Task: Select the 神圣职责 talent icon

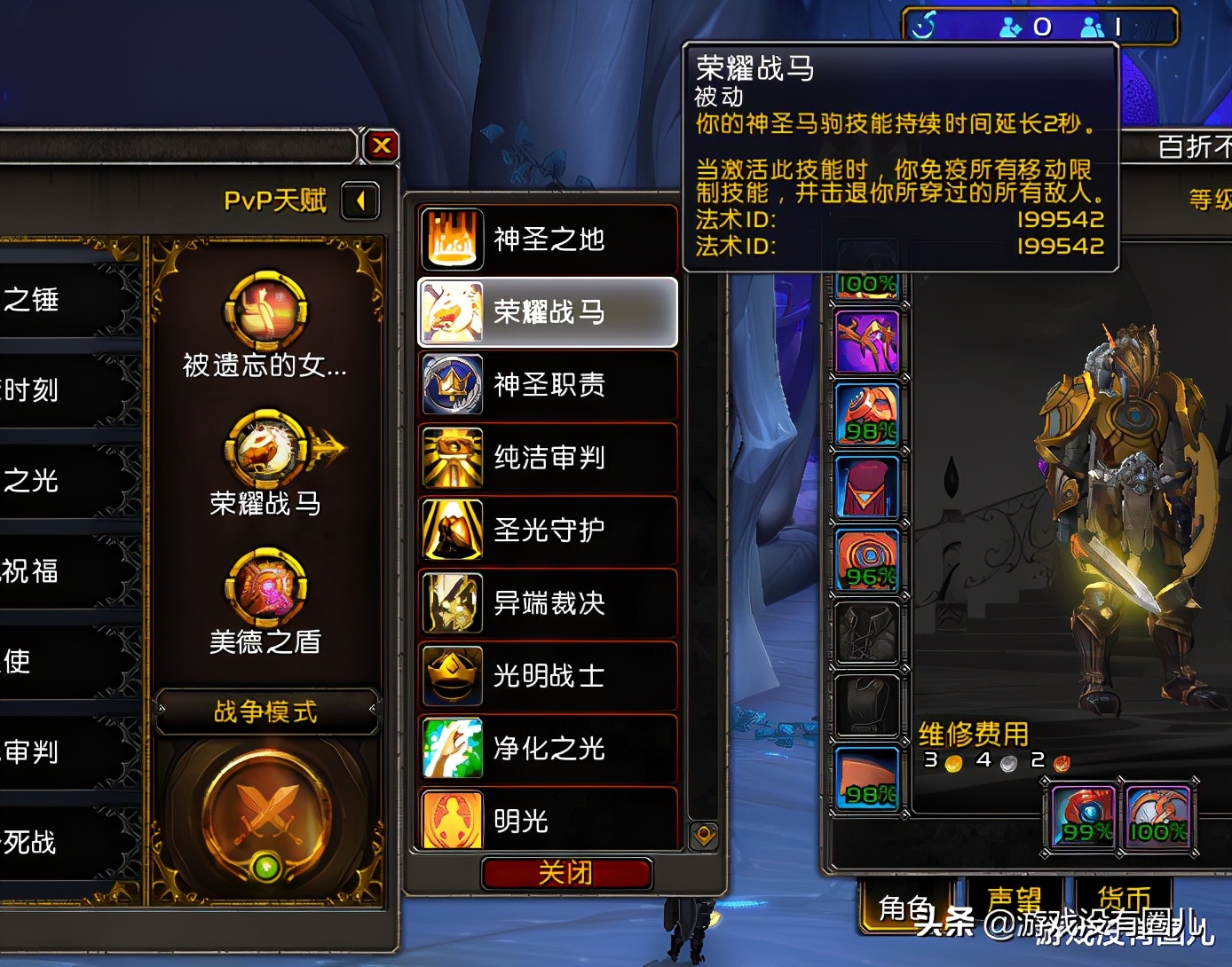Action: coord(453,384)
